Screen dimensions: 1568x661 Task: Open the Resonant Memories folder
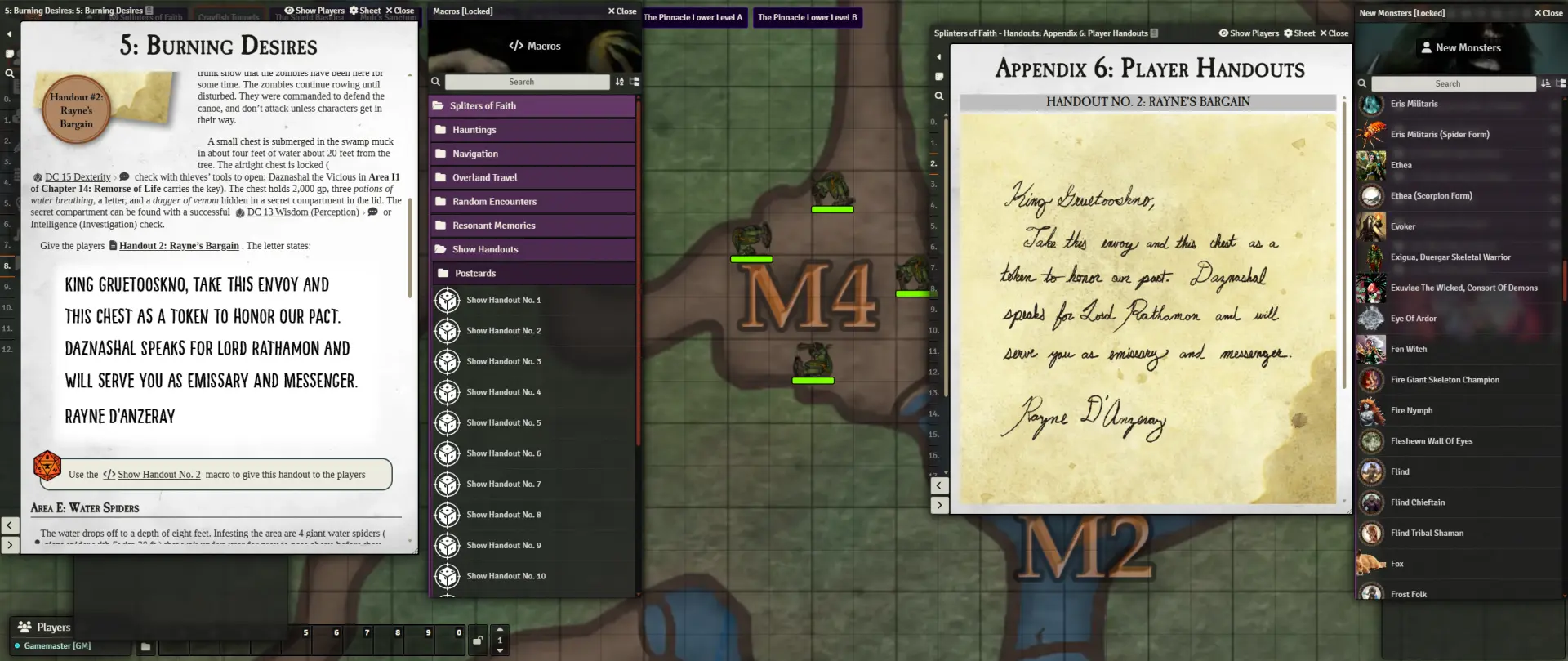[493, 226]
